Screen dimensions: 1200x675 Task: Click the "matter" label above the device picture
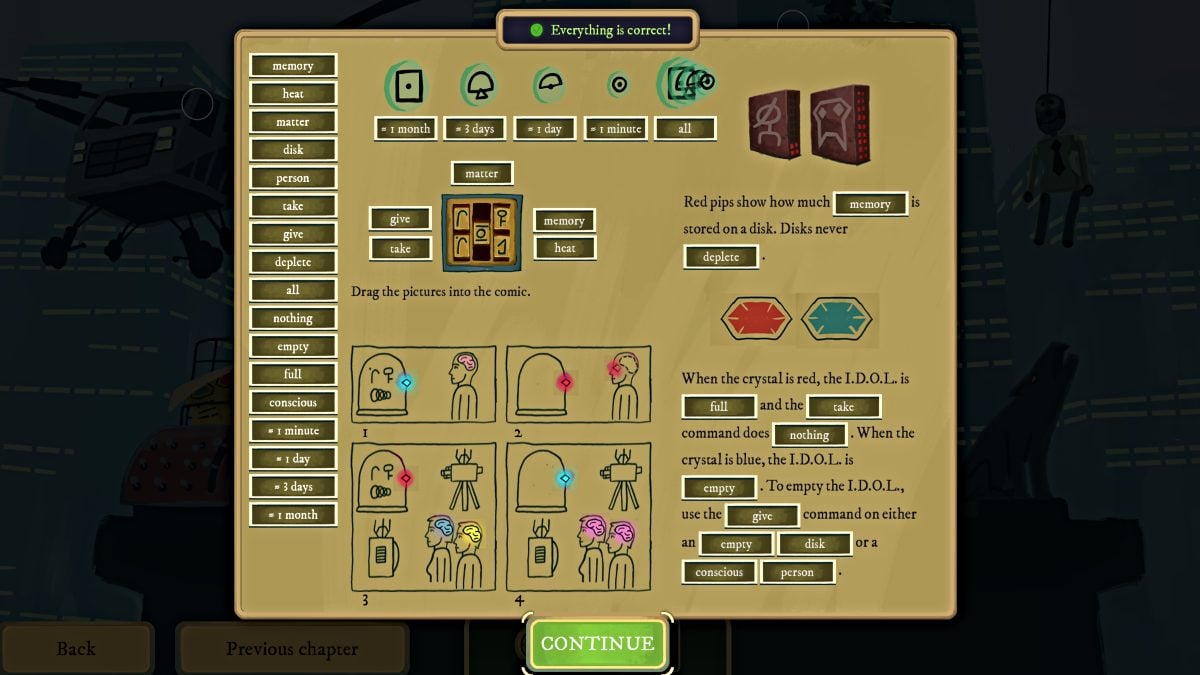pyautogui.click(x=482, y=173)
